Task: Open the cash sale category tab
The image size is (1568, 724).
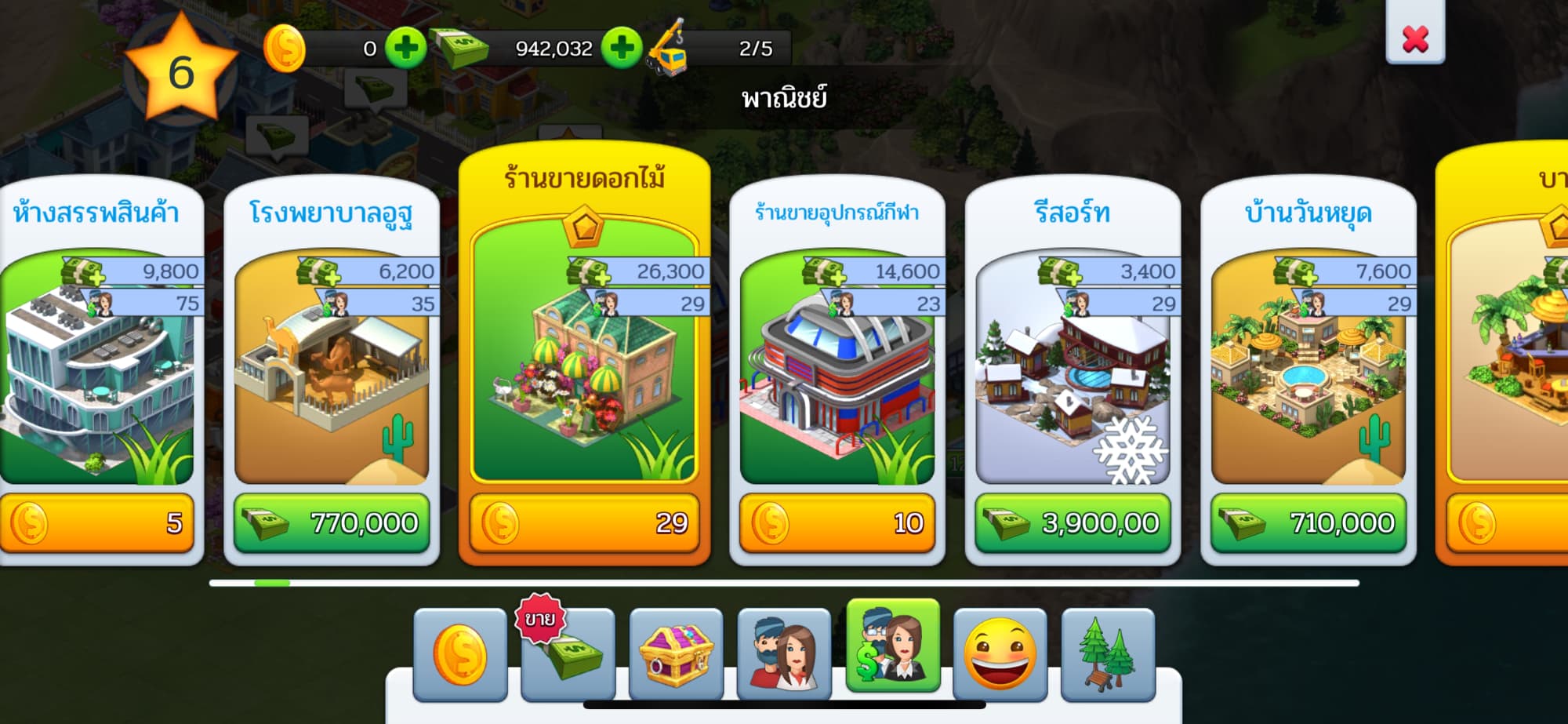Action: (x=568, y=654)
